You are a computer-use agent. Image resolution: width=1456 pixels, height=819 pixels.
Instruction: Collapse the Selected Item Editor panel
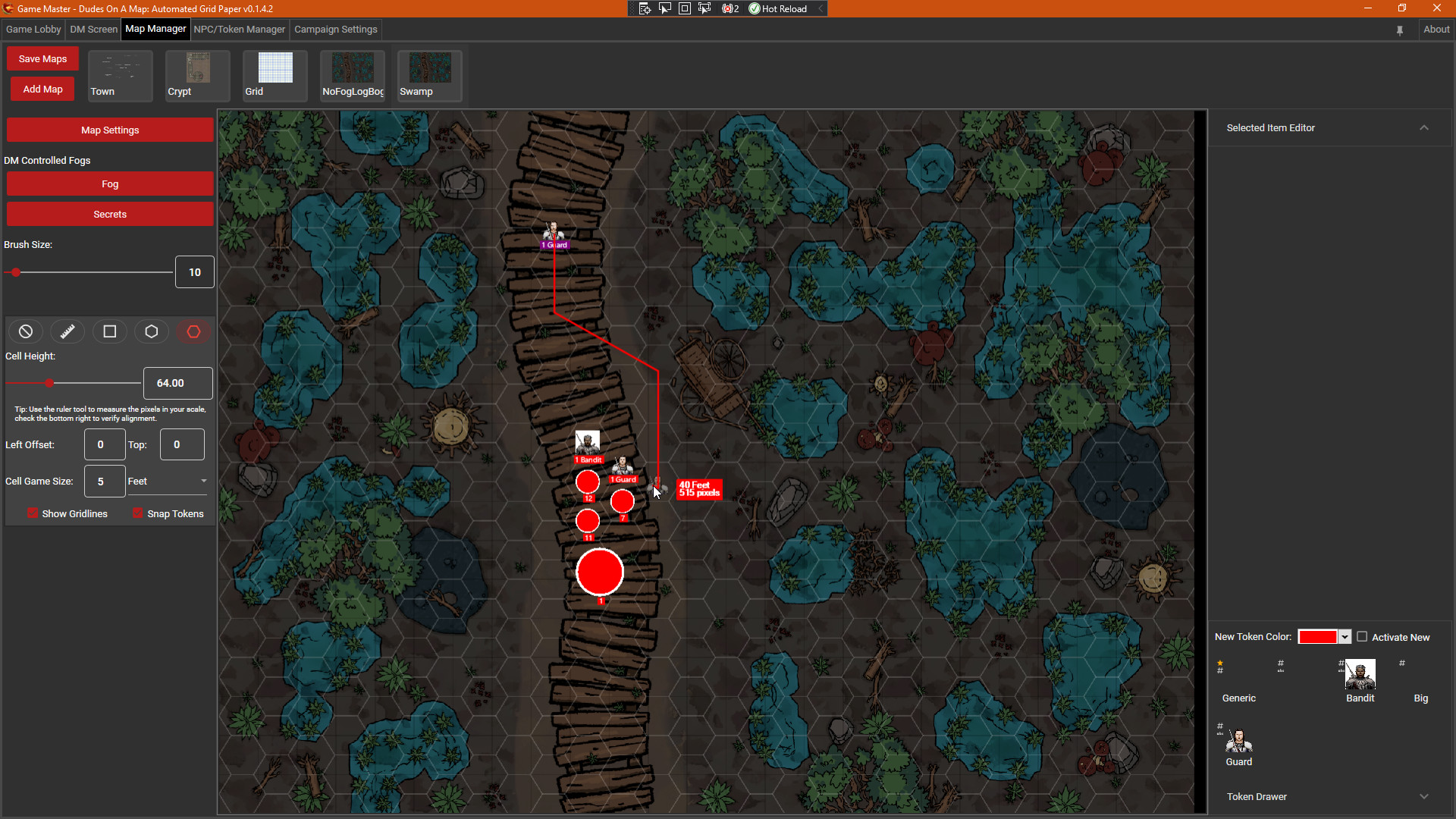tap(1423, 127)
